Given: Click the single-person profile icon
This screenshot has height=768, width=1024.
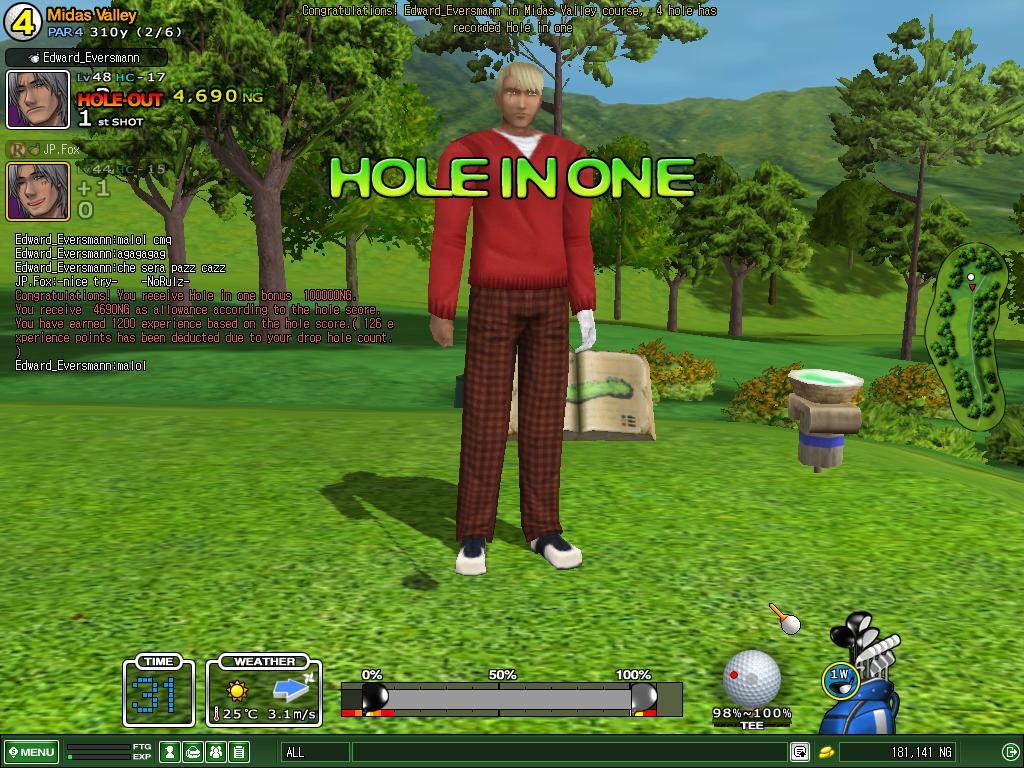Looking at the screenshot, I should (x=171, y=752).
